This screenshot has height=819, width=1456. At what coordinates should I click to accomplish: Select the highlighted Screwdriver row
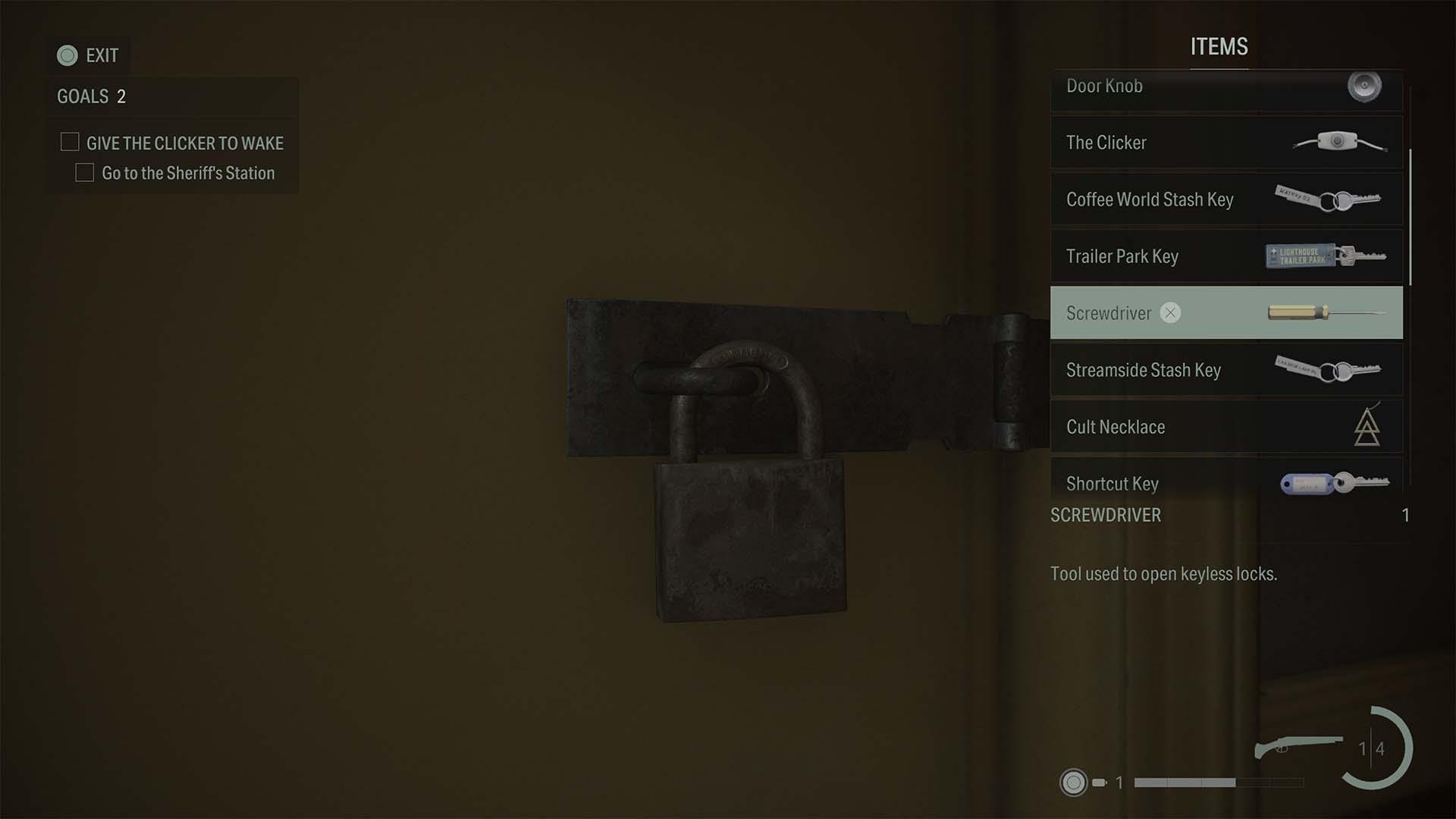pos(1225,313)
